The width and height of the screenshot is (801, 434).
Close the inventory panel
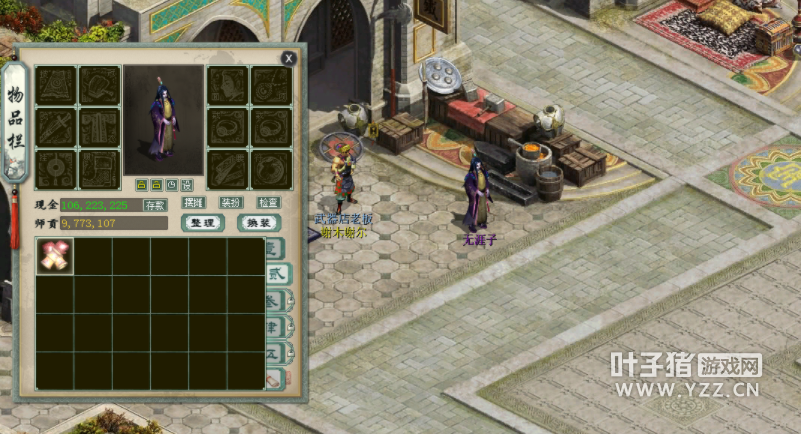click(289, 59)
